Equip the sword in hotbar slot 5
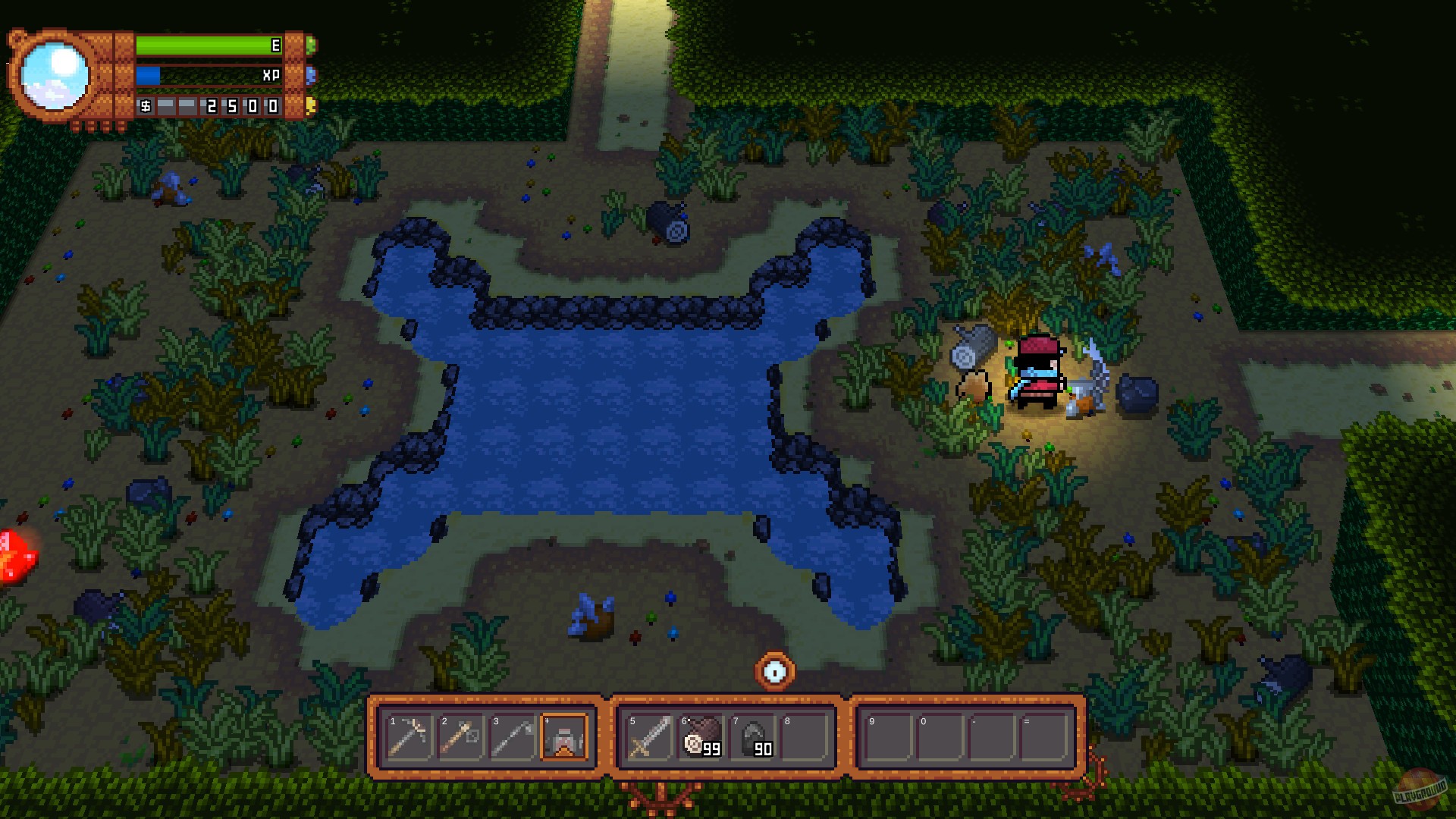 coord(648,737)
